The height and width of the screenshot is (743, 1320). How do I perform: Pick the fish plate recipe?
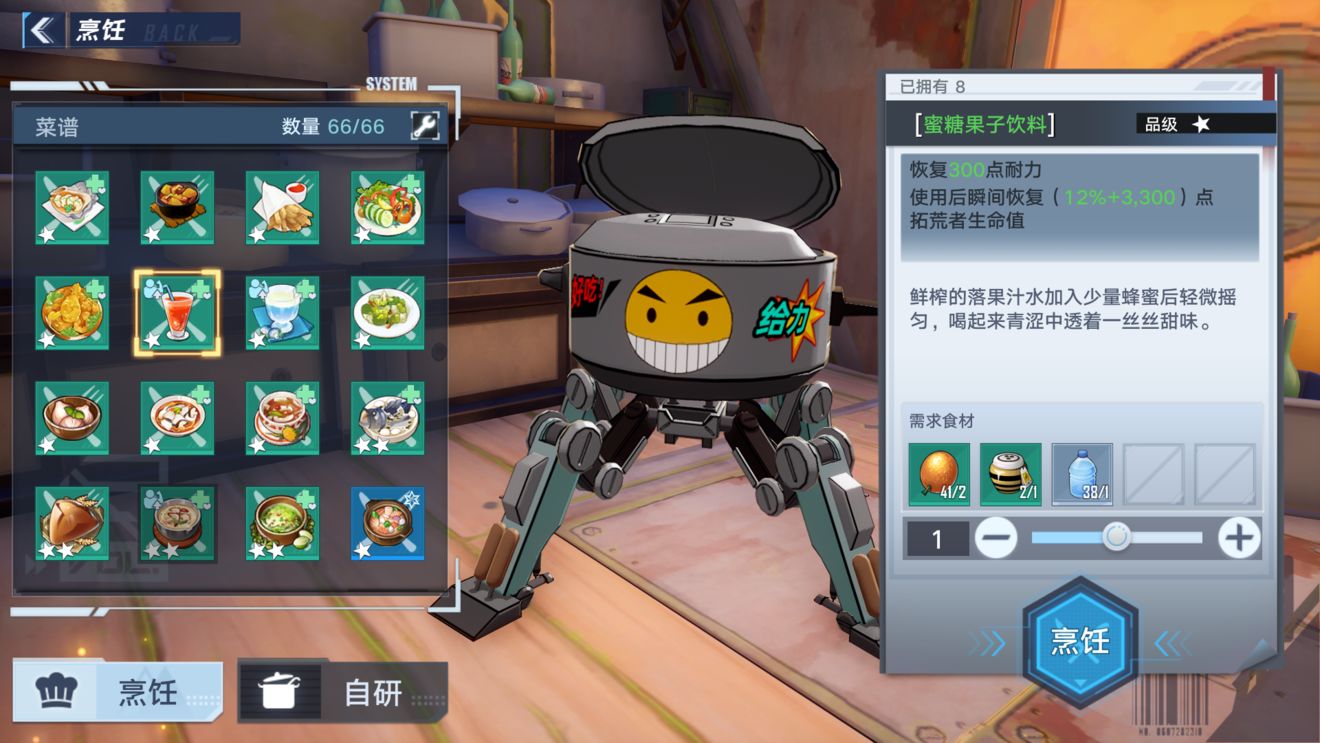tap(388, 418)
